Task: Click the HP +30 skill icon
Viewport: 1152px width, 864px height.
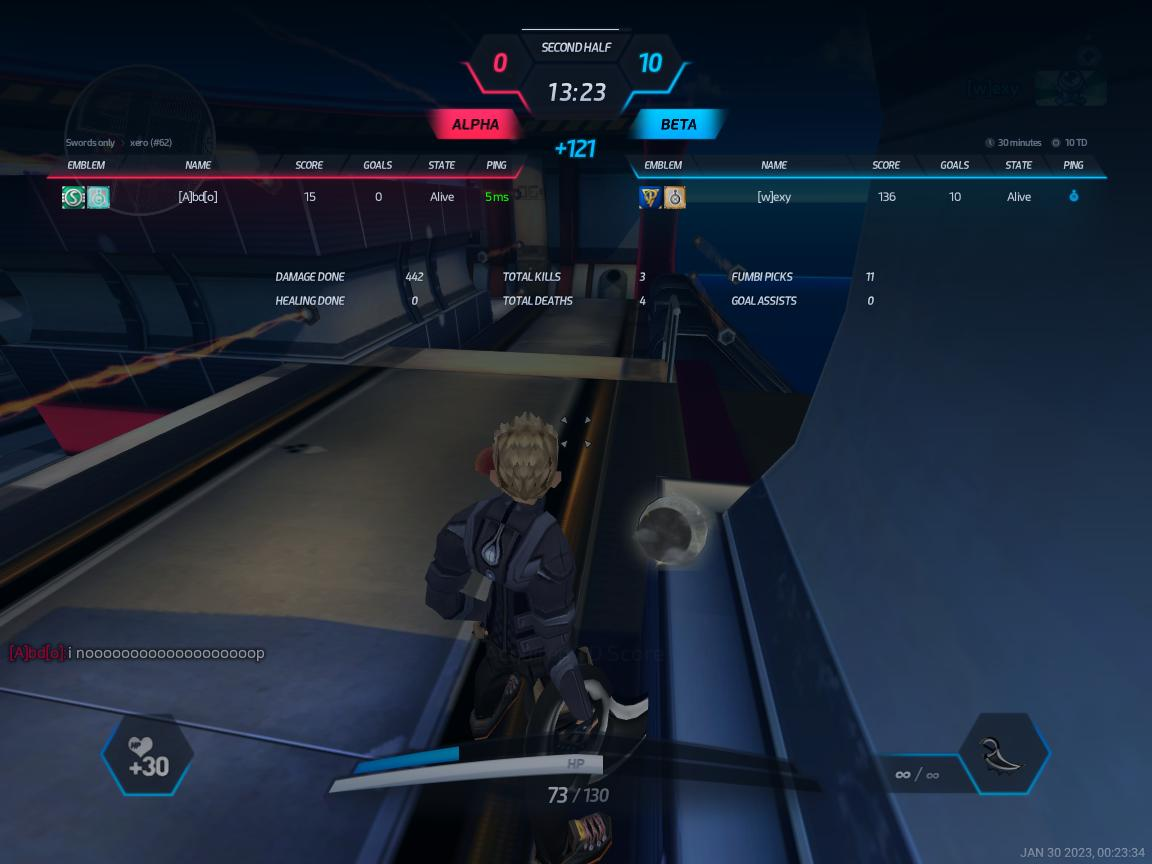Action: tap(148, 756)
